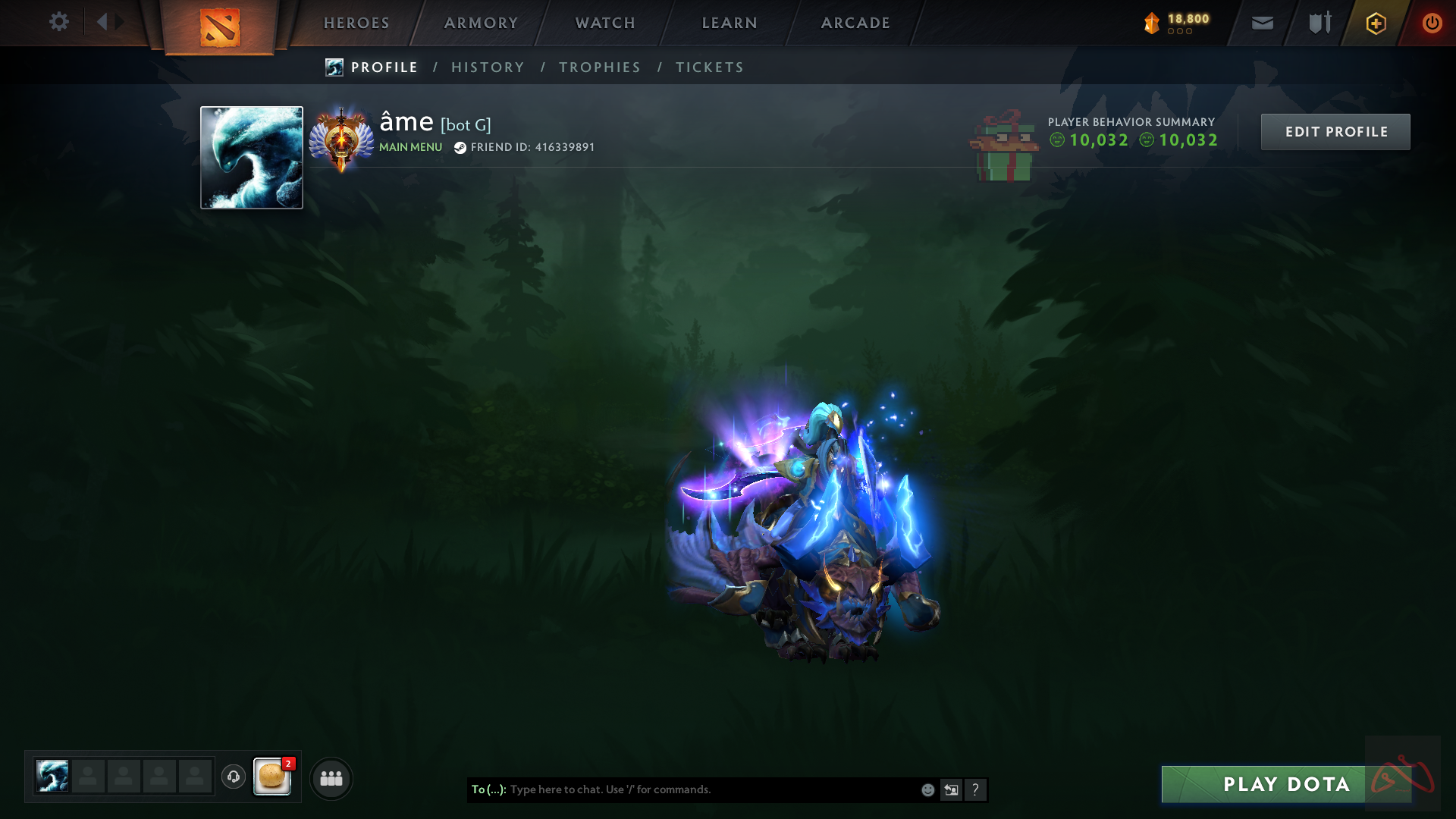Open the Heroes section
The width and height of the screenshot is (1456, 819).
point(356,23)
